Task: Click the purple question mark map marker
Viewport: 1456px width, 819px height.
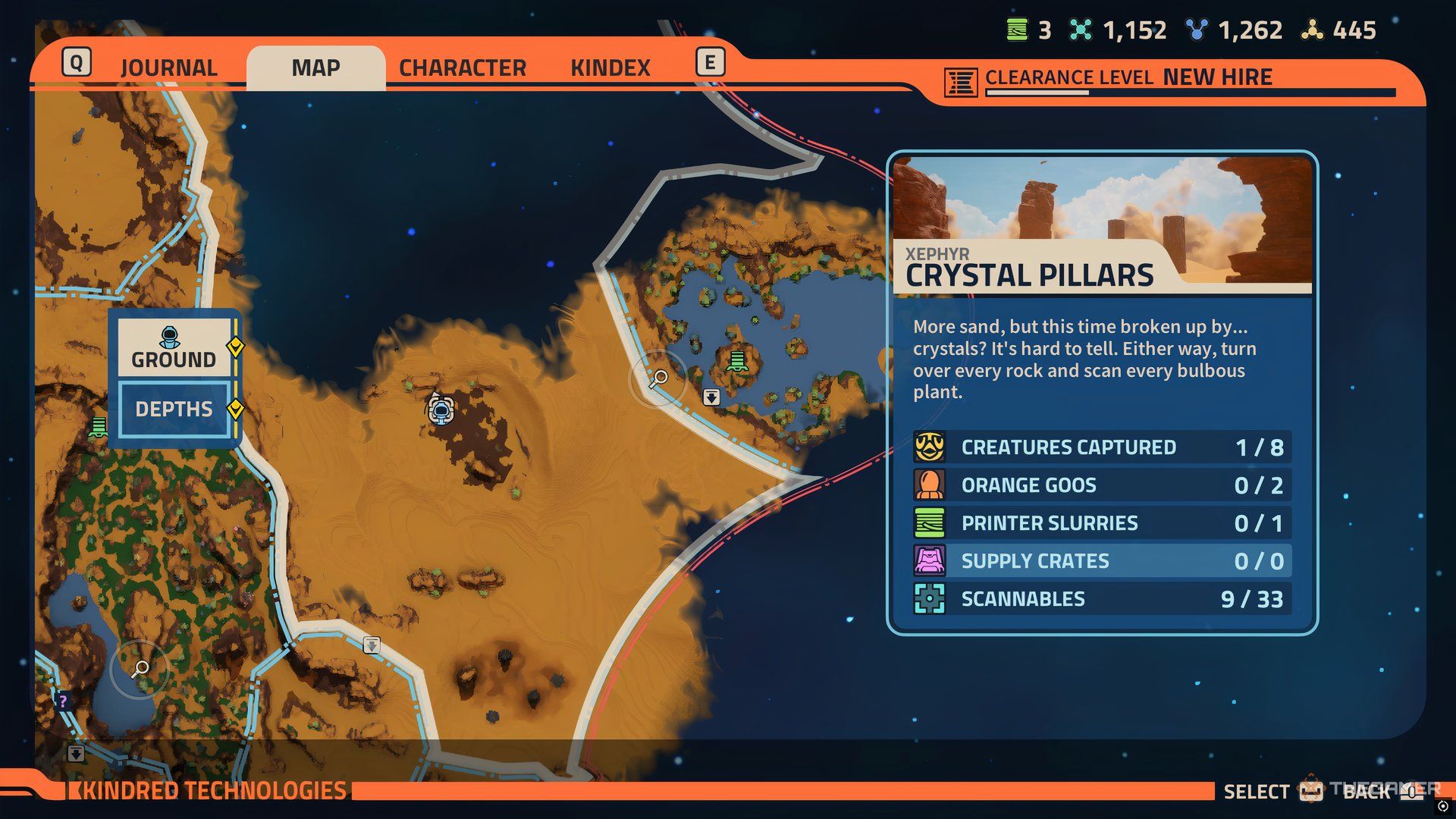Action: 63,701
